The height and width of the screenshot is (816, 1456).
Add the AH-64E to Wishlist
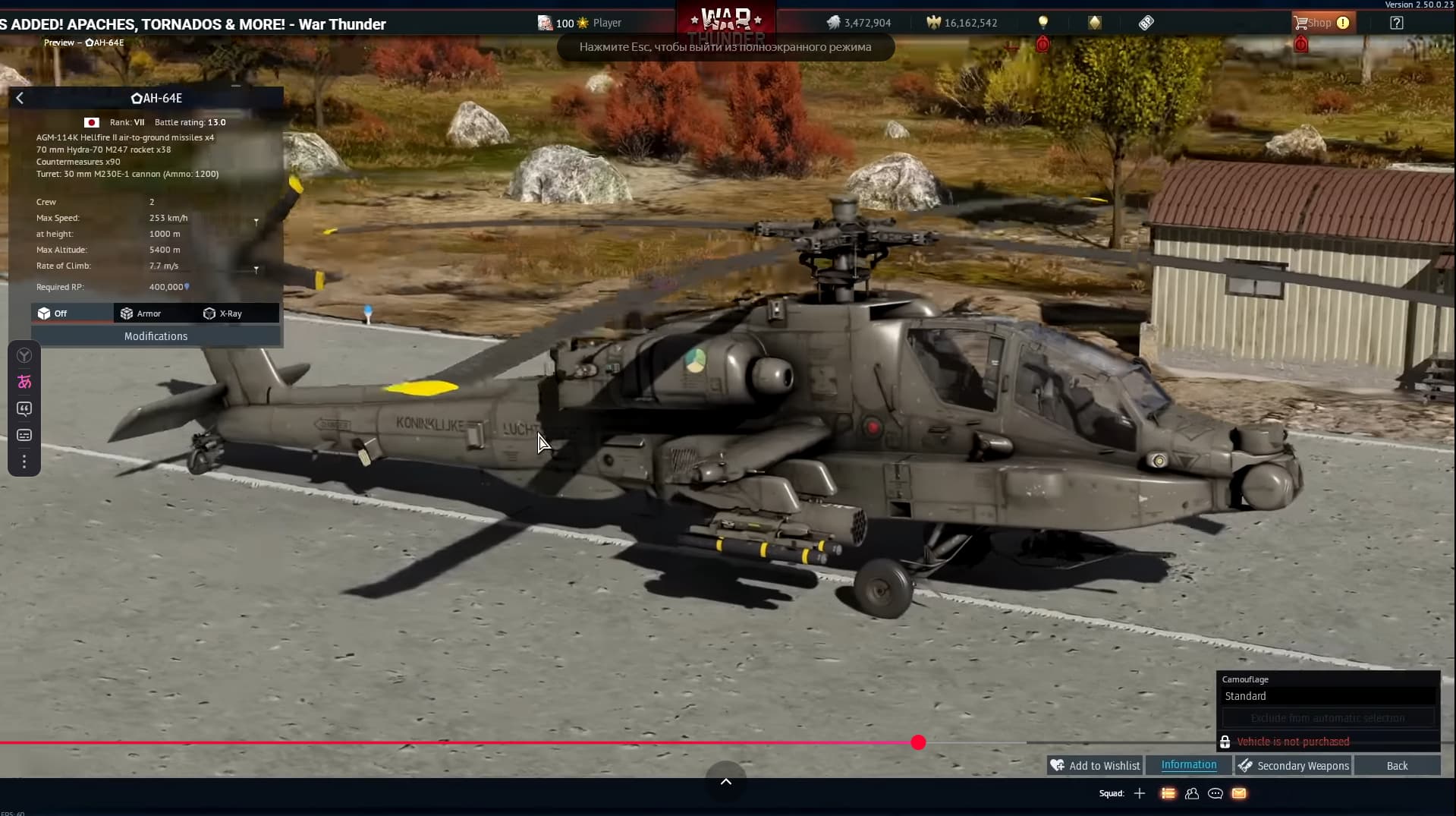coord(1095,765)
